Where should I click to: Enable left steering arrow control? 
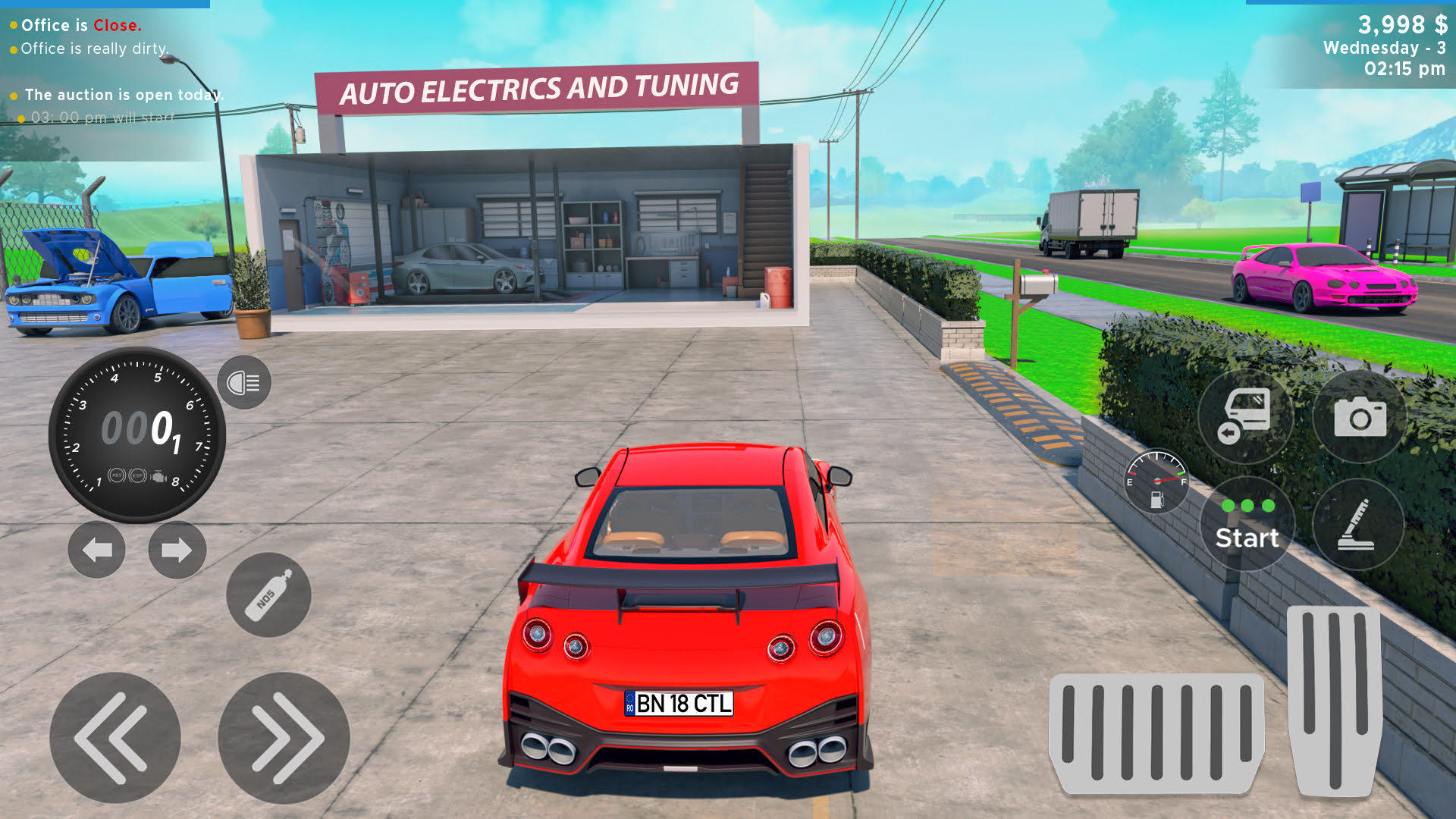[96, 551]
